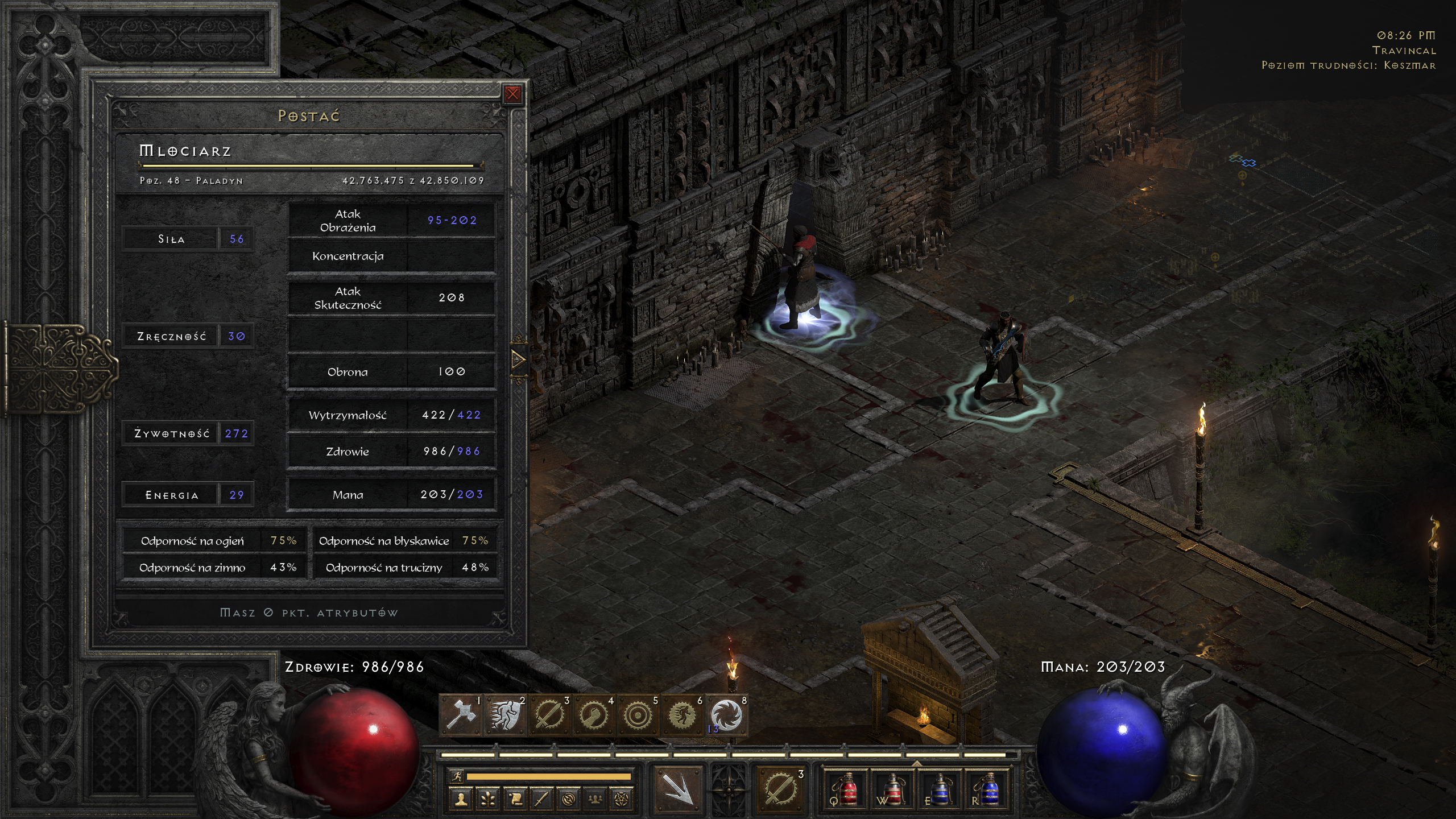1456x819 pixels.
Task: Open the game menu pentagram icon
Action: (622, 799)
